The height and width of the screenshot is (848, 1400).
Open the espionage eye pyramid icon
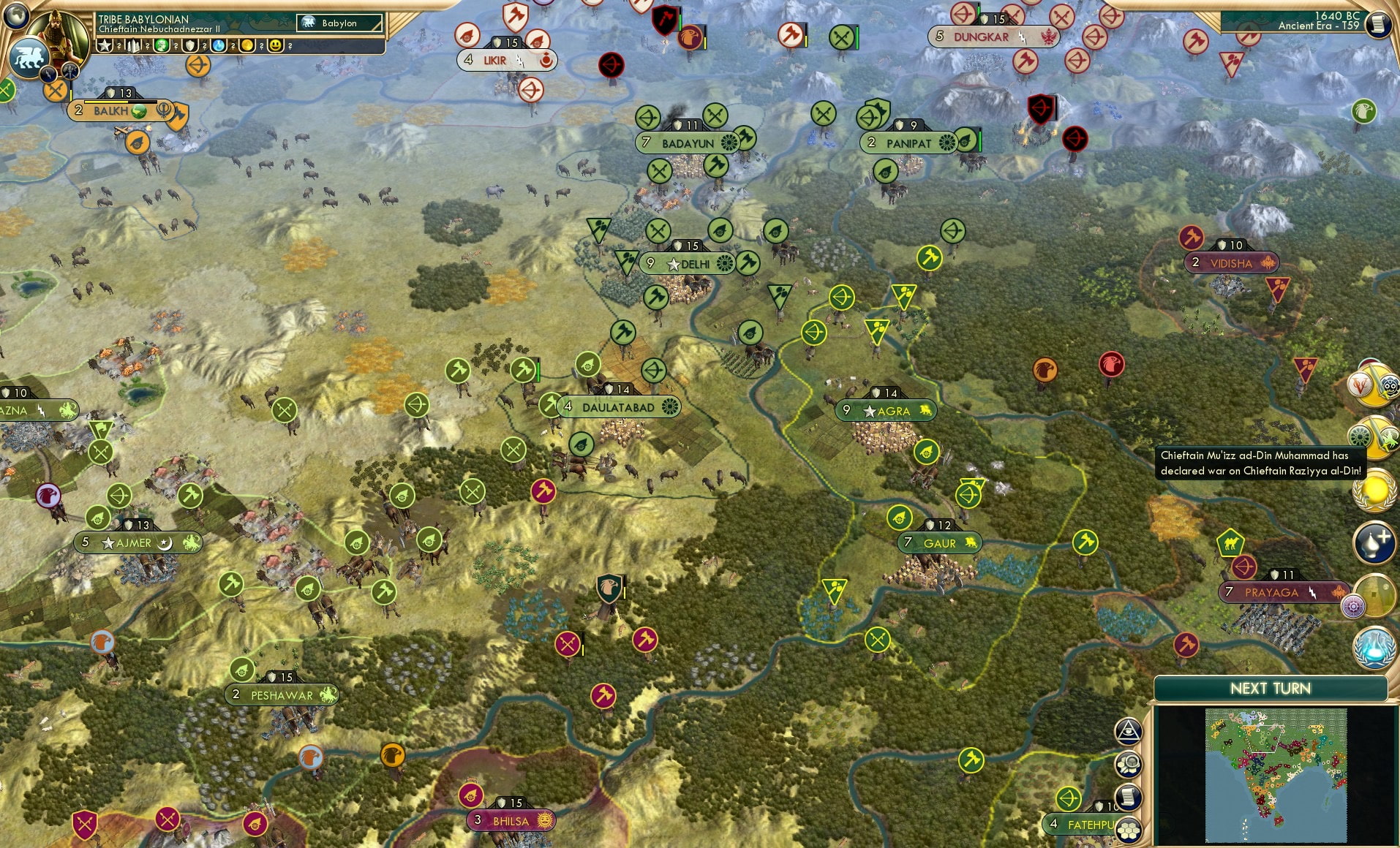point(1129,730)
